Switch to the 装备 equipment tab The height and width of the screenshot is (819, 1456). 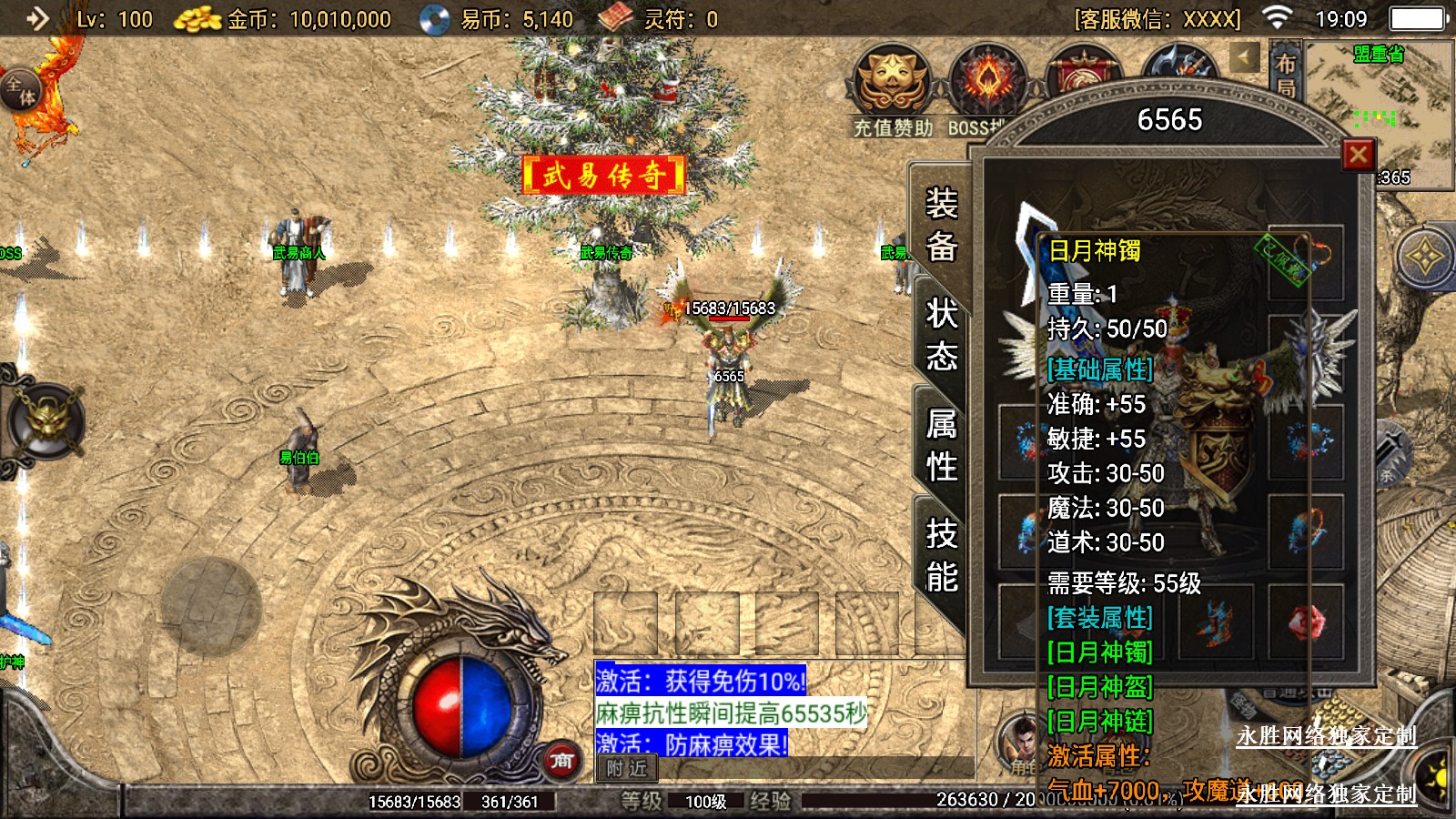941,224
